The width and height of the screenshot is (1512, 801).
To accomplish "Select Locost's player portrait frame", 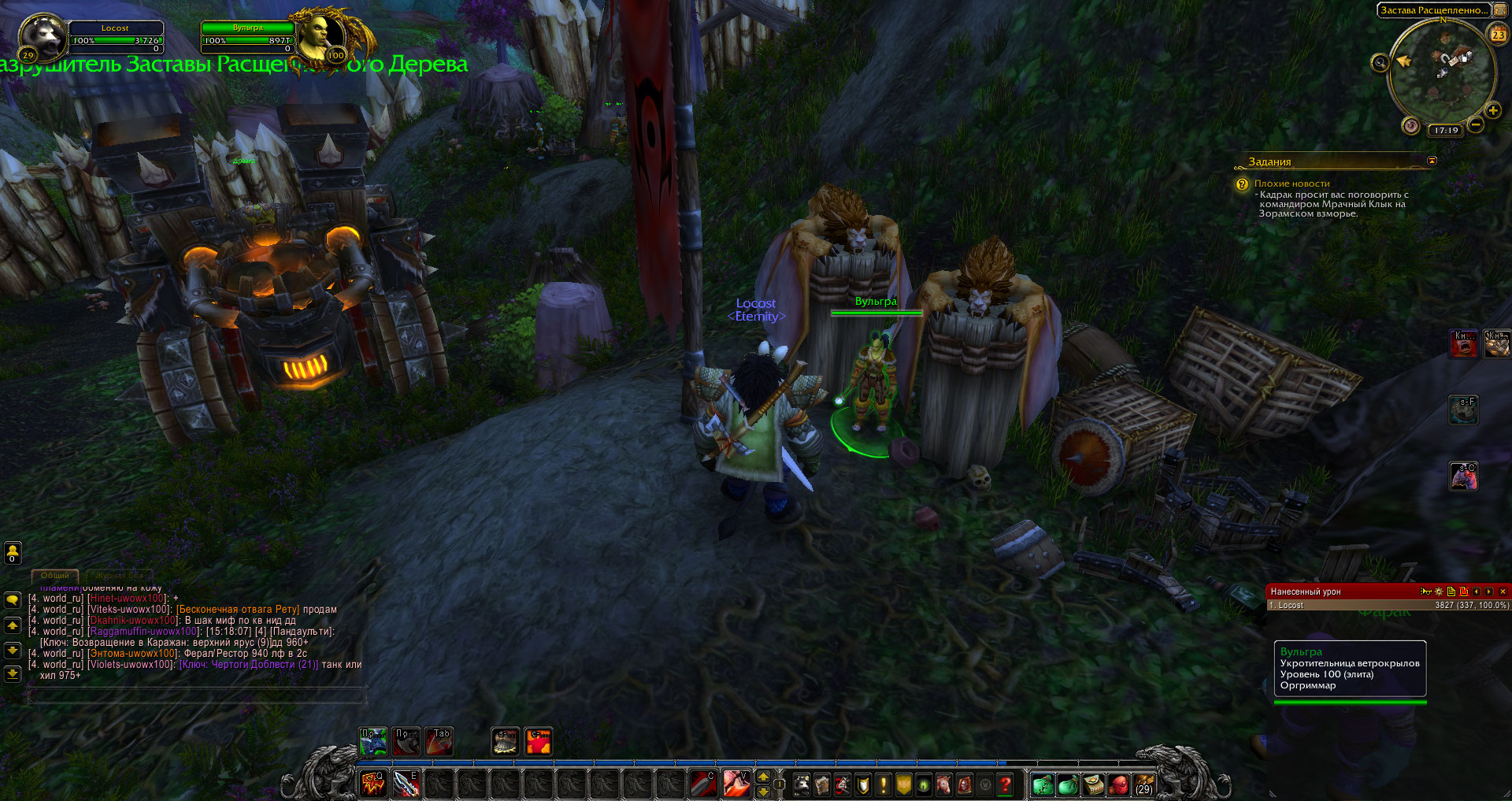I will [42, 35].
